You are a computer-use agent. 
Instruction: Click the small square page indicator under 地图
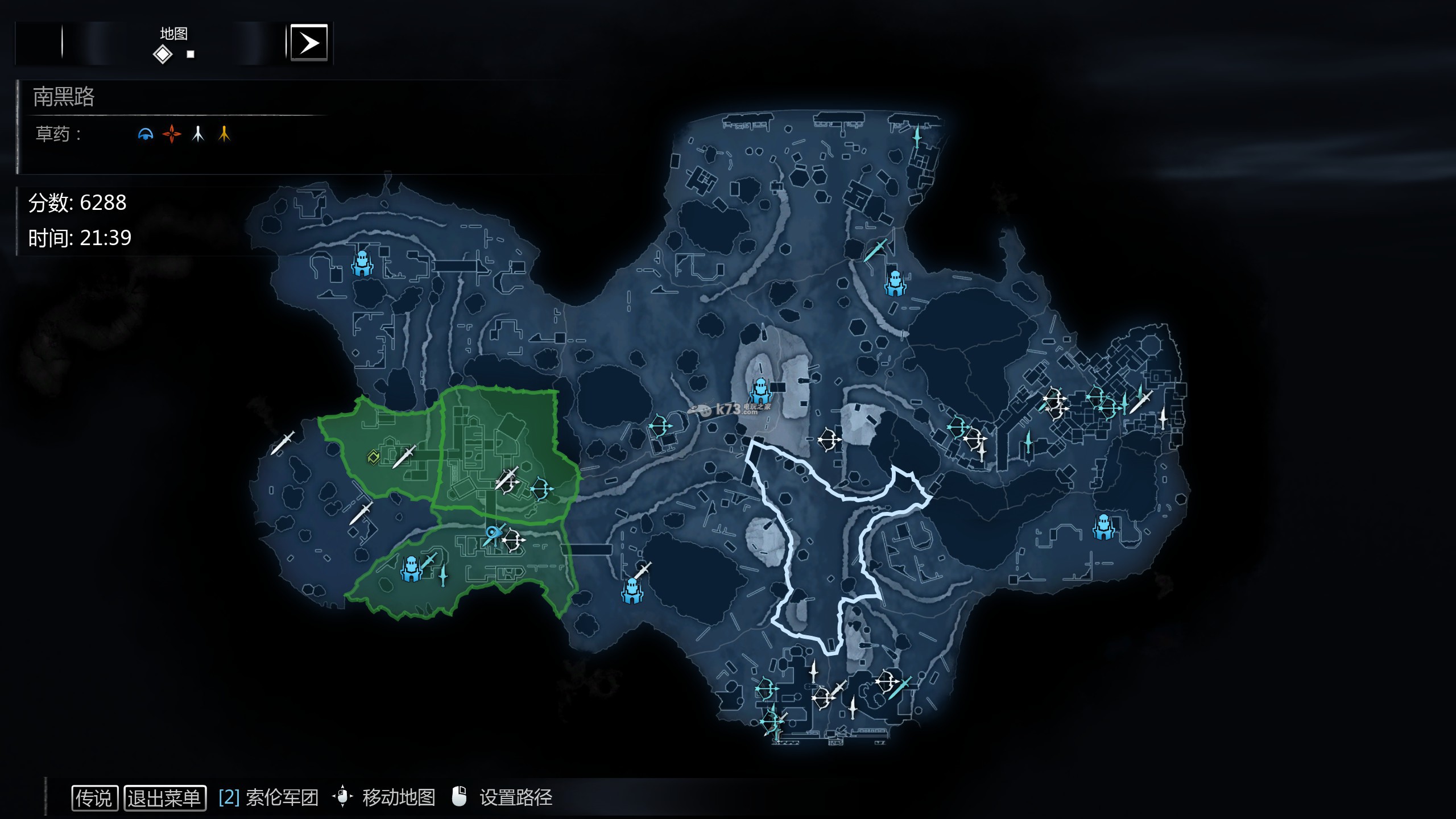191,55
